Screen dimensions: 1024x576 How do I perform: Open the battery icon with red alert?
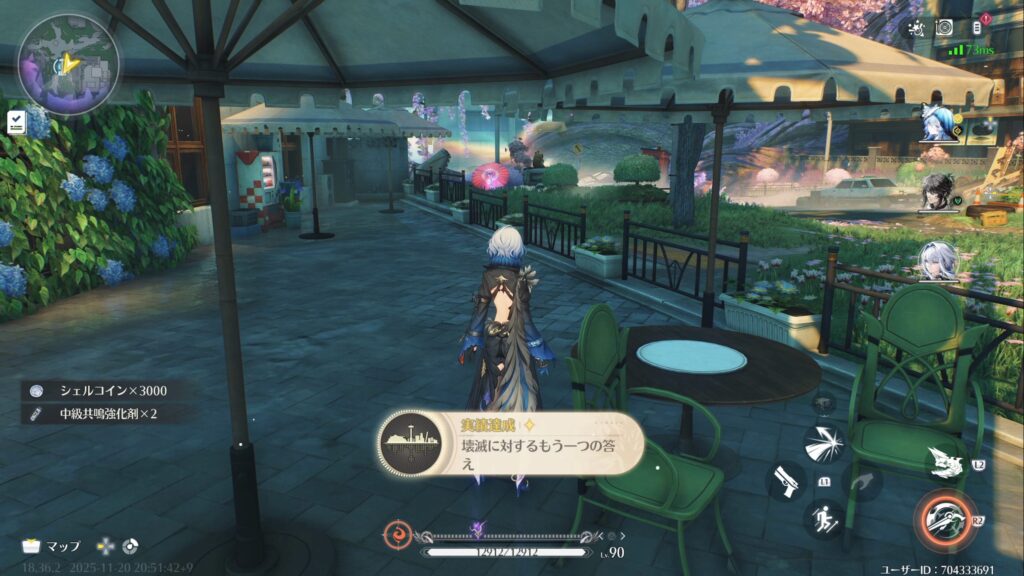pyautogui.click(x=977, y=28)
